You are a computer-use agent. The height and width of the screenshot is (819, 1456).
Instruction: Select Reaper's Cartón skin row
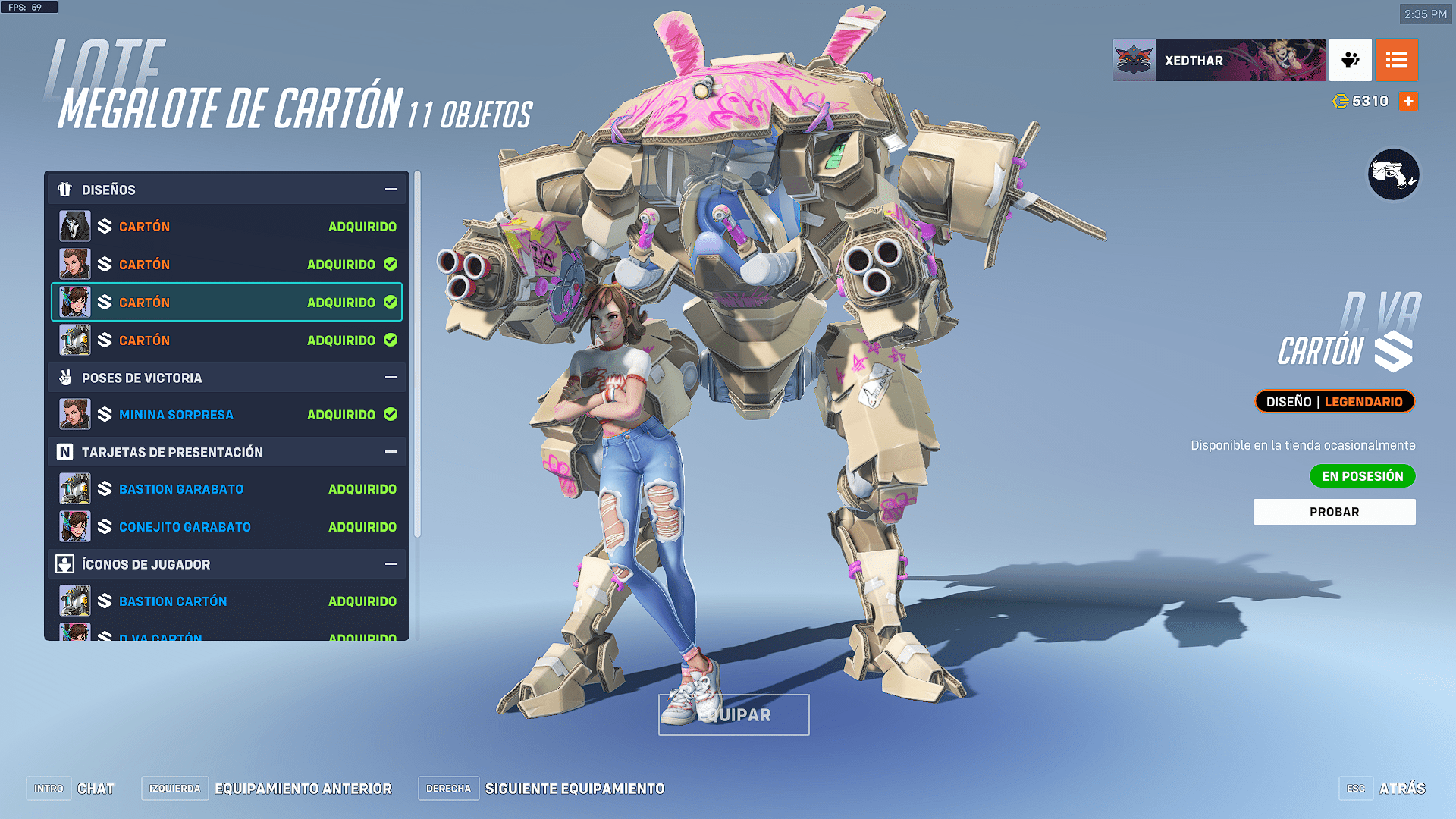227,227
